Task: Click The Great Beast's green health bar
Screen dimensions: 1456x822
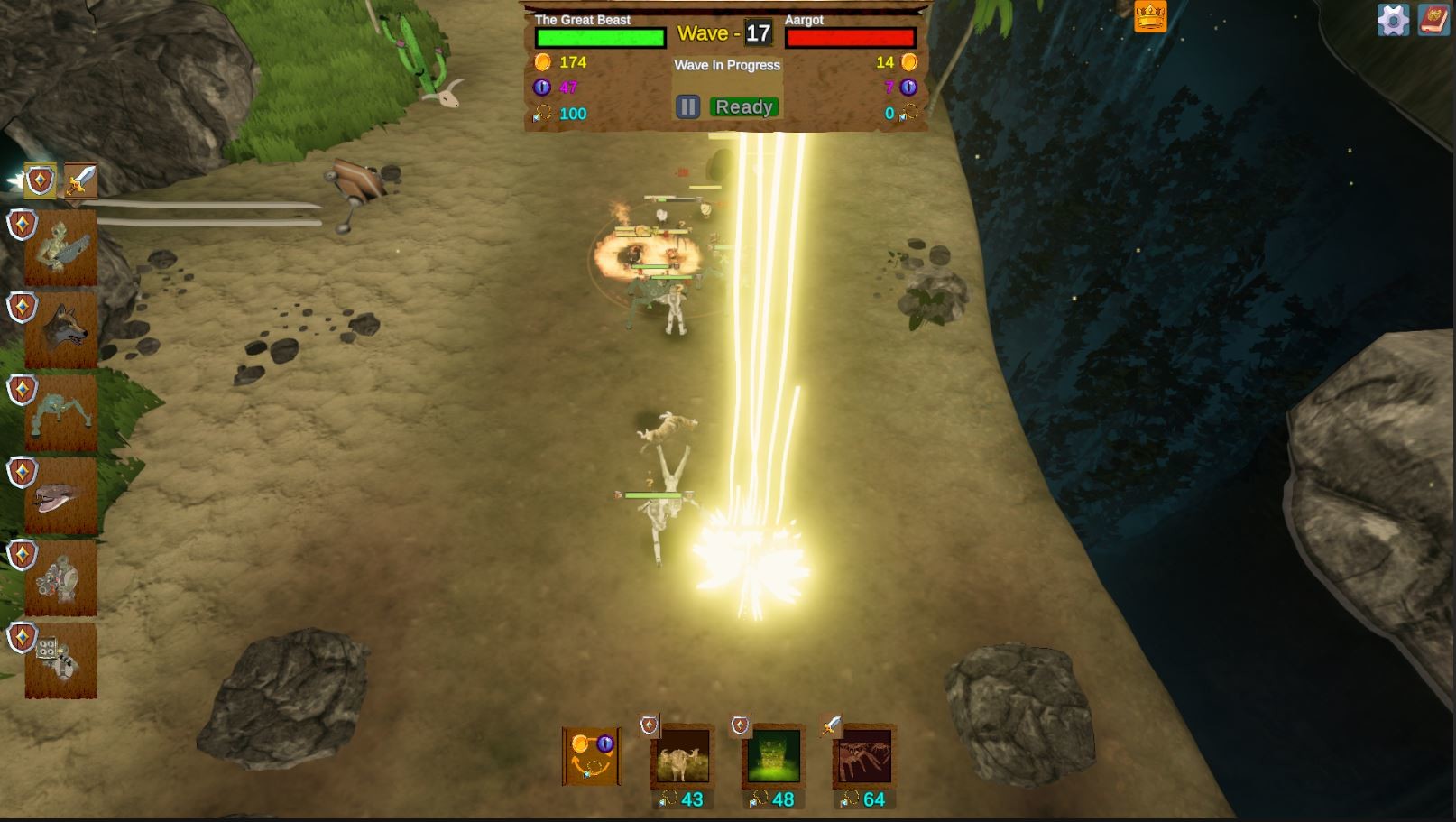Action: point(599,36)
